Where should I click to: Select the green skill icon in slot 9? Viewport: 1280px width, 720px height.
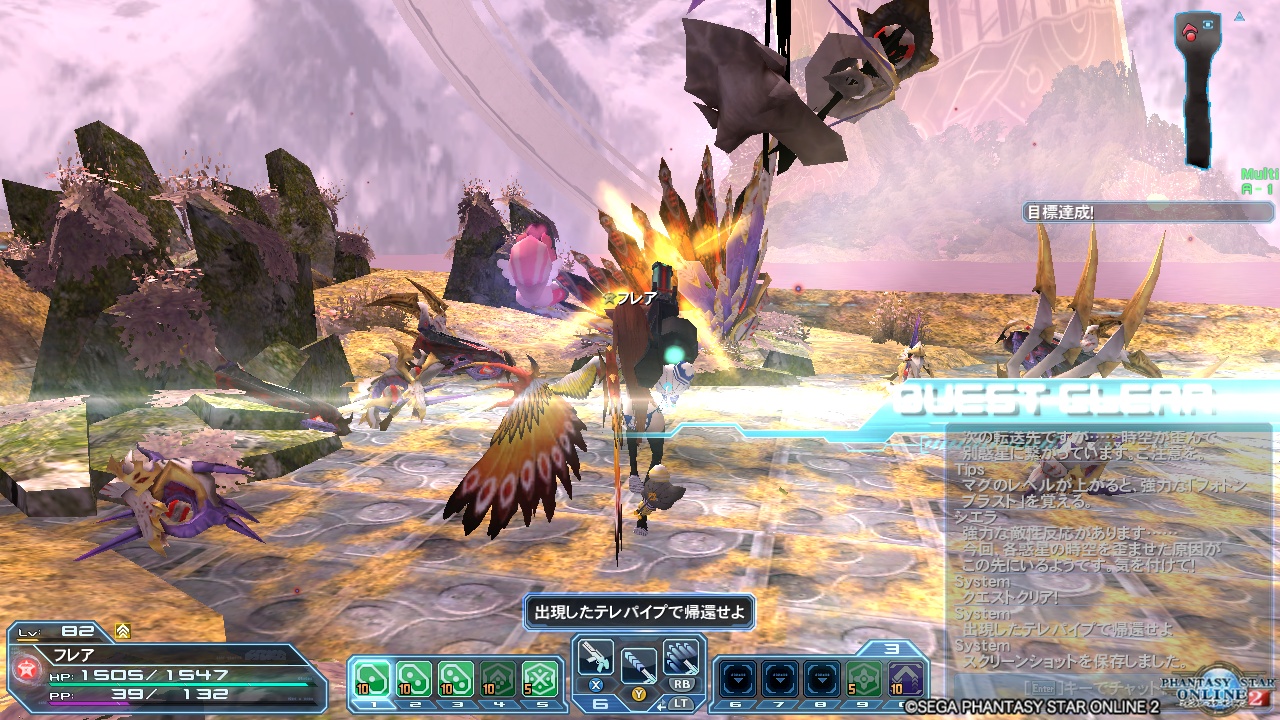point(863,678)
